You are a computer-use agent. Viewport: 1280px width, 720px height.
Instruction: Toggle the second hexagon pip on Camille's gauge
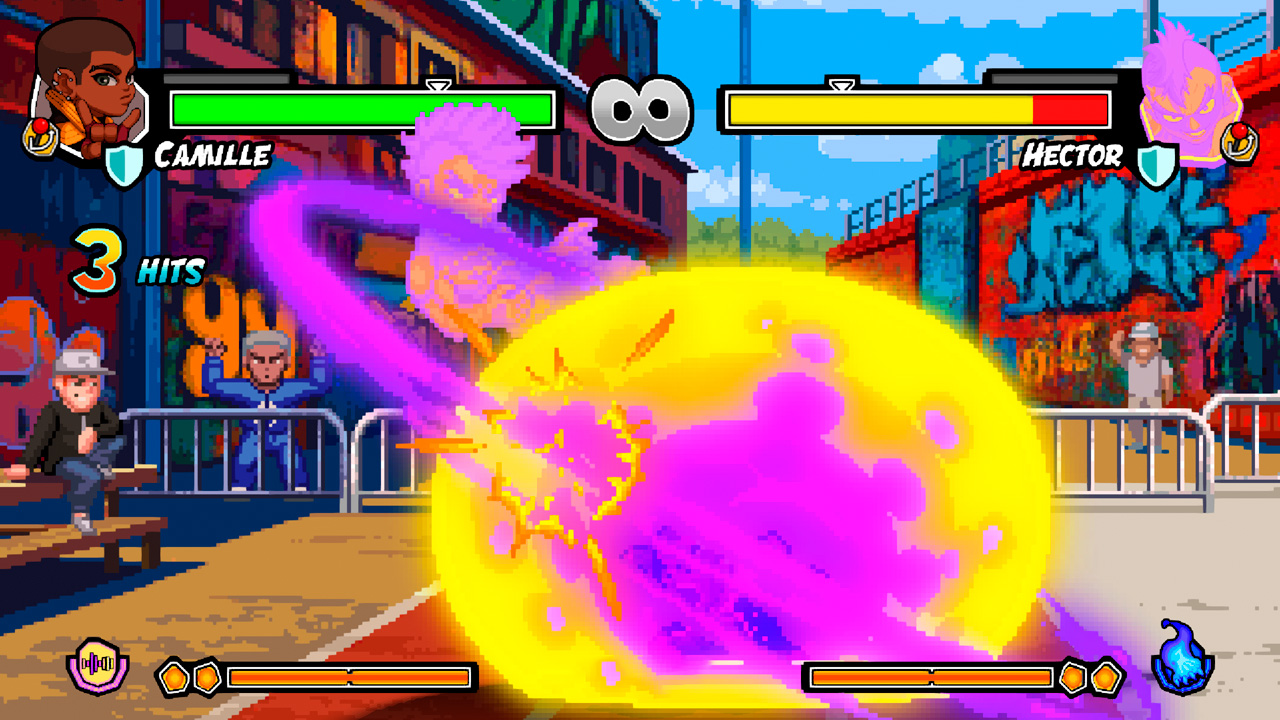(207, 676)
